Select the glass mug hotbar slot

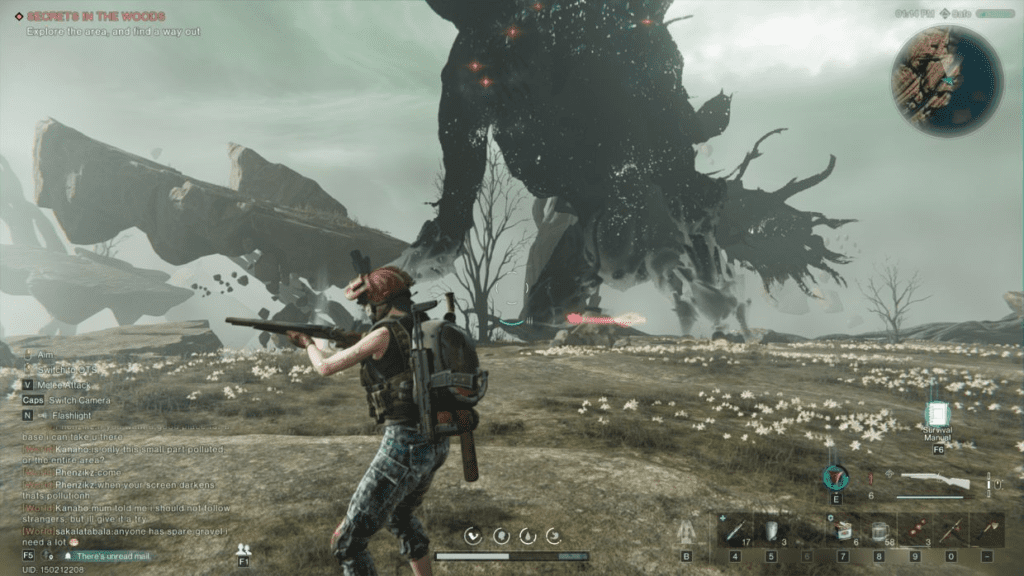click(879, 531)
